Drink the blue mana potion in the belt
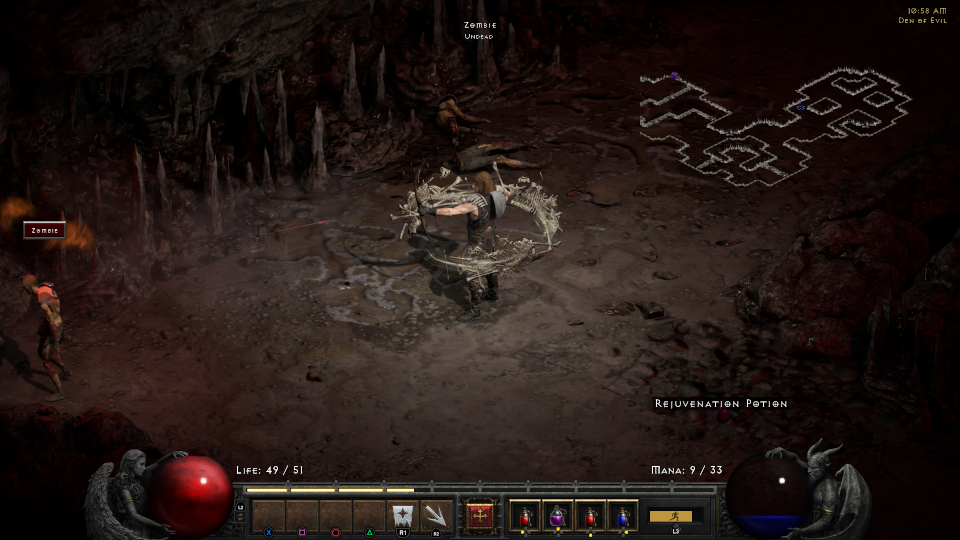This screenshot has height=540, width=960. pos(622,516)
